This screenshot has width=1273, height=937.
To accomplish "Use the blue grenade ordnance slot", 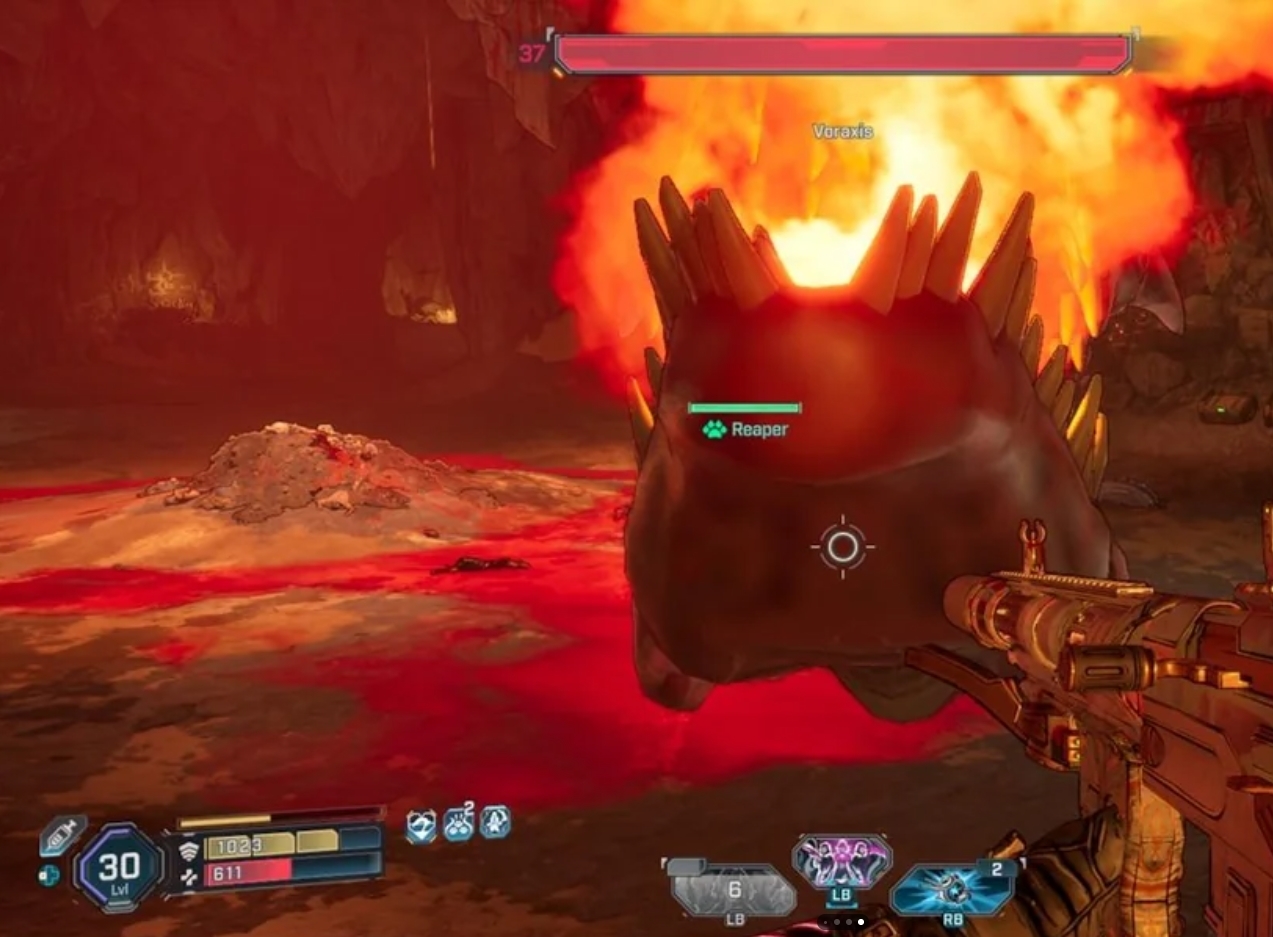I will [951, 889].
